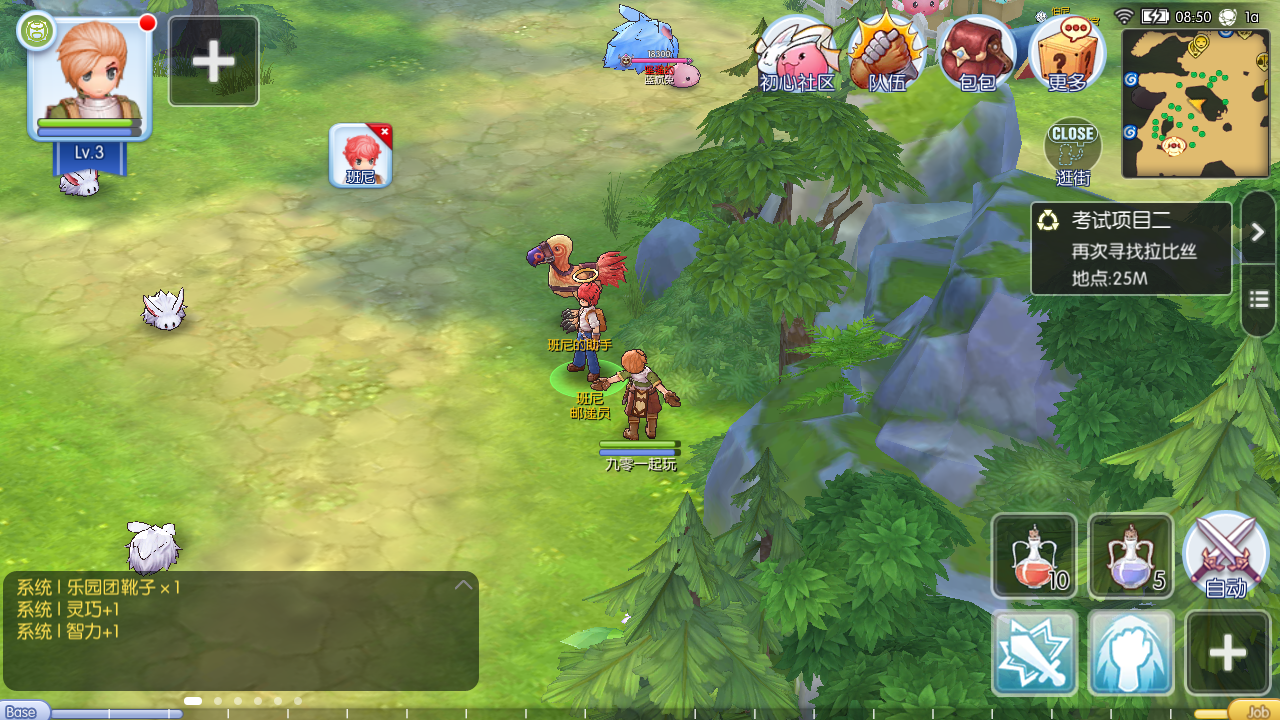1280x720 pixels.
Task: Use the blue potion slot
Action: click(1130, 555)
